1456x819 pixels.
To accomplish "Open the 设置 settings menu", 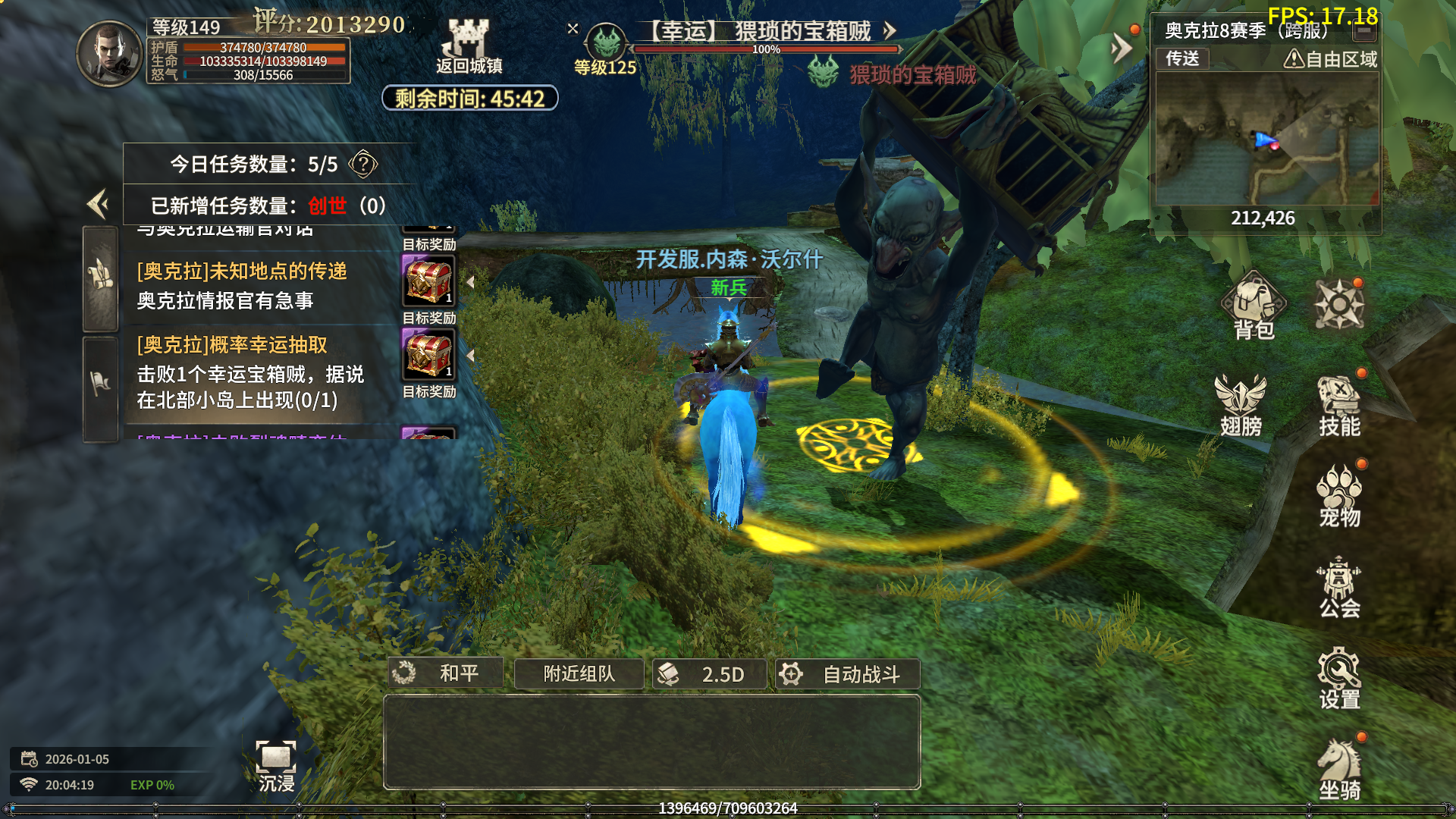I will (1339, 679).
